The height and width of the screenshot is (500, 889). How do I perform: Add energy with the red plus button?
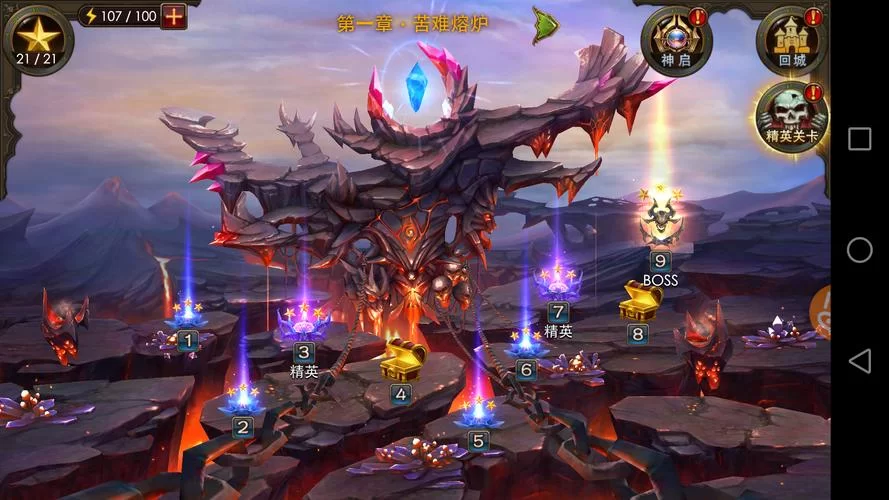[173, 16]
